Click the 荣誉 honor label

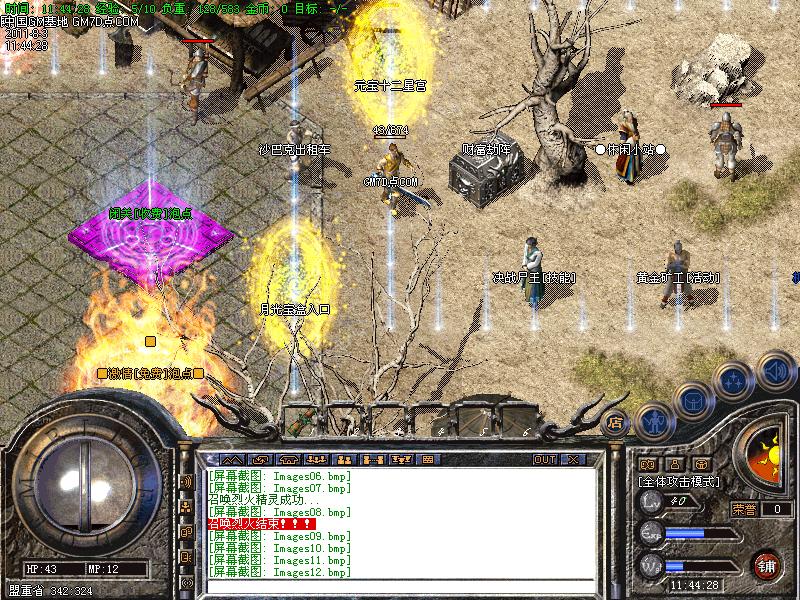tap(743, 508)
